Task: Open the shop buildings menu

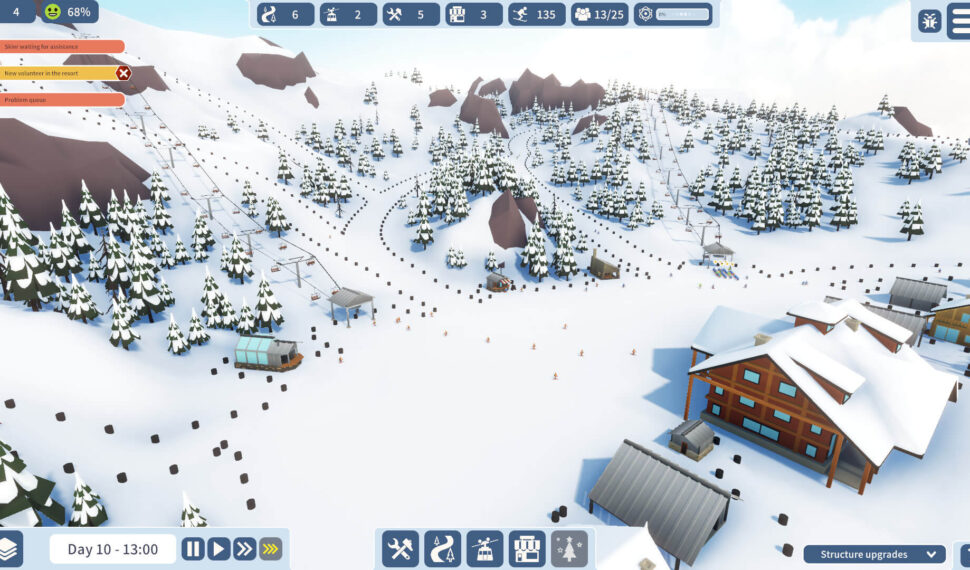Action: point(527,549)
